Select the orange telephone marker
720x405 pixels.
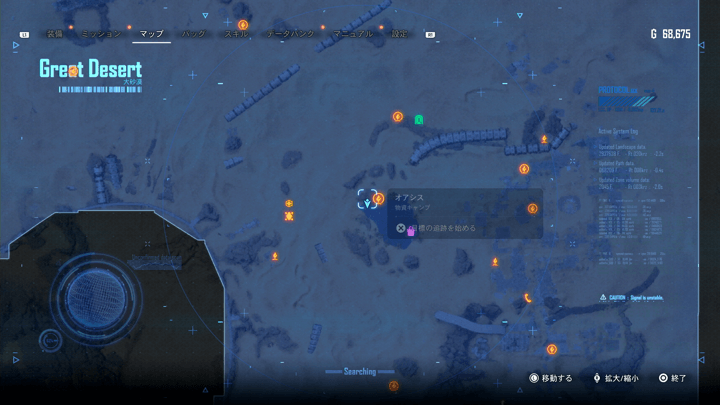point(528,297)
